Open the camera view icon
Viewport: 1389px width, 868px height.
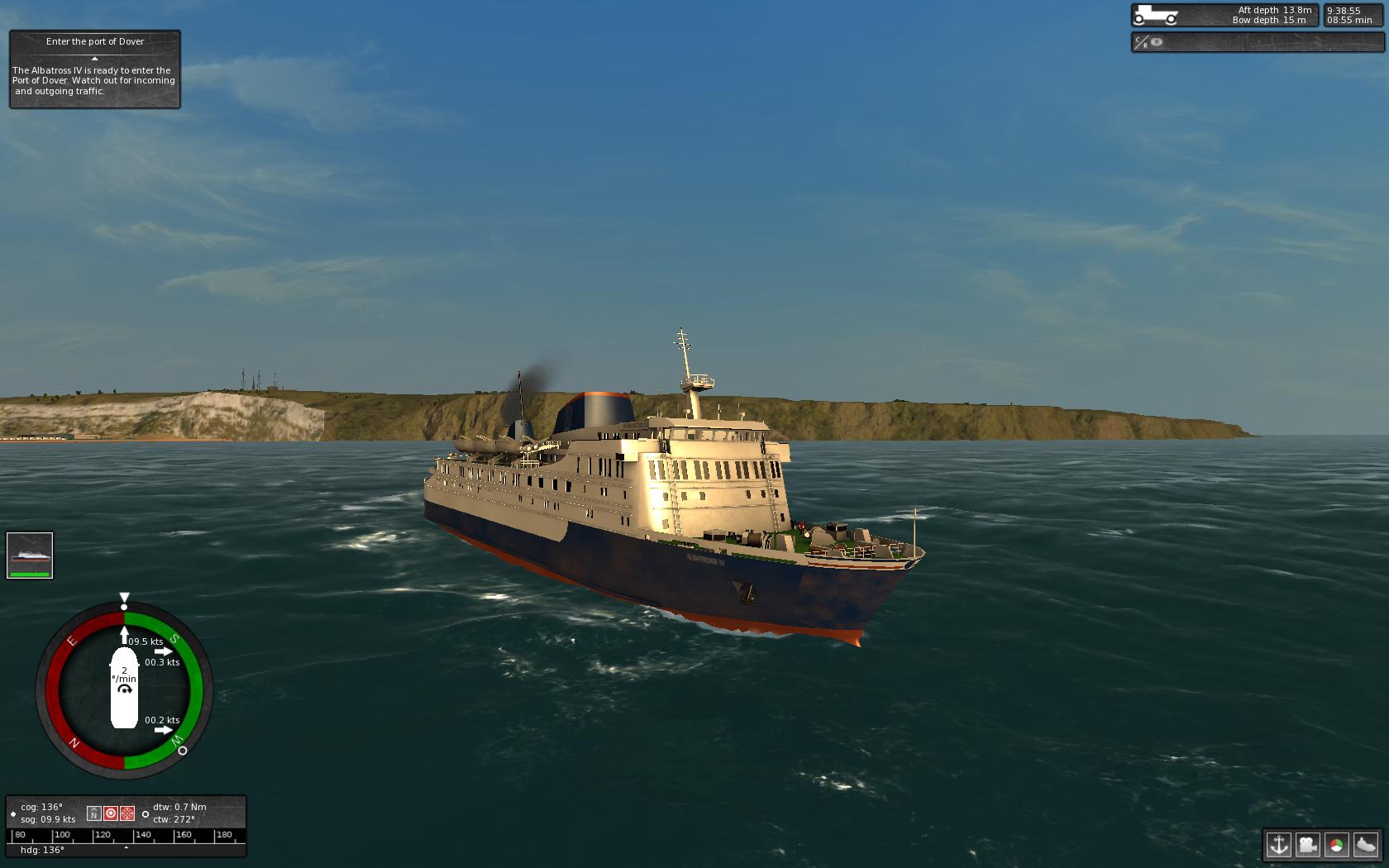pos(1310,846)
